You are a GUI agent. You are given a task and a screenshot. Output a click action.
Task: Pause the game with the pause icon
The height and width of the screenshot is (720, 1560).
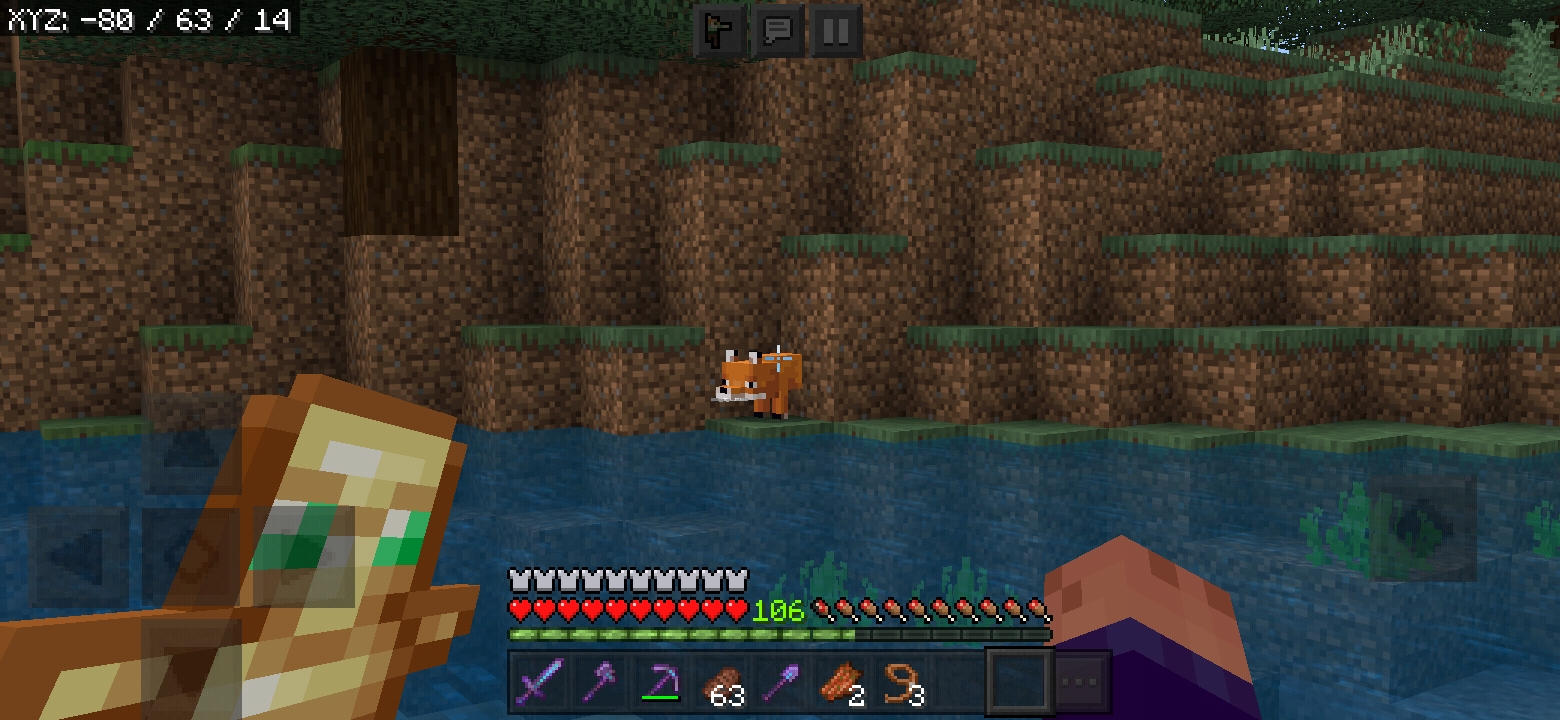click(836, 31)
